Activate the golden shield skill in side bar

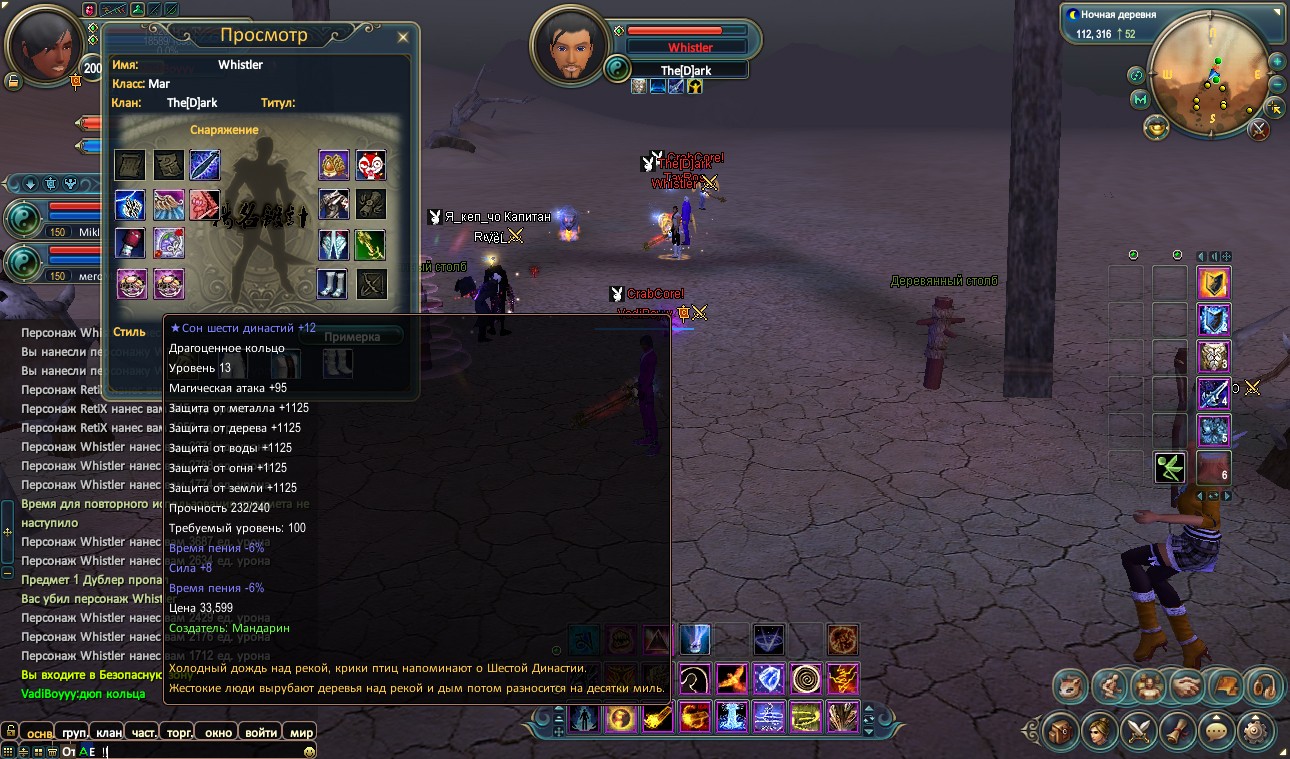tap(1214, 284)
